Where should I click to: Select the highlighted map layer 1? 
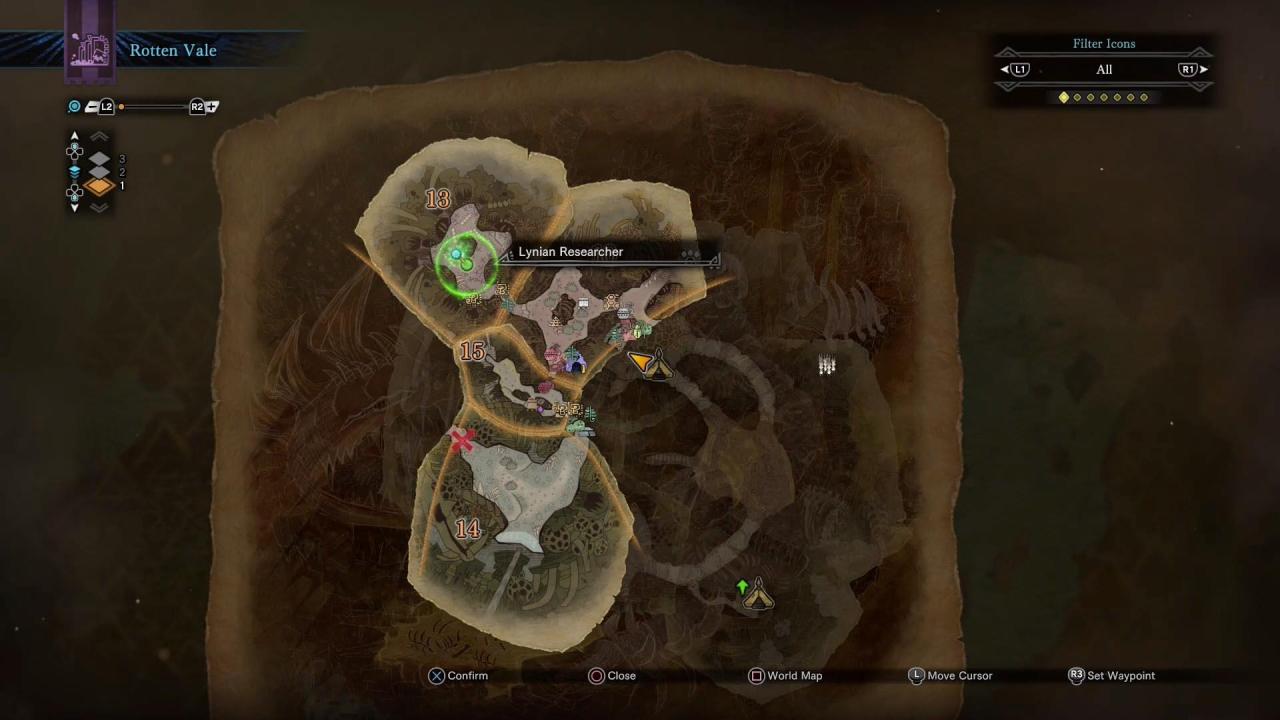coord(99,186)
